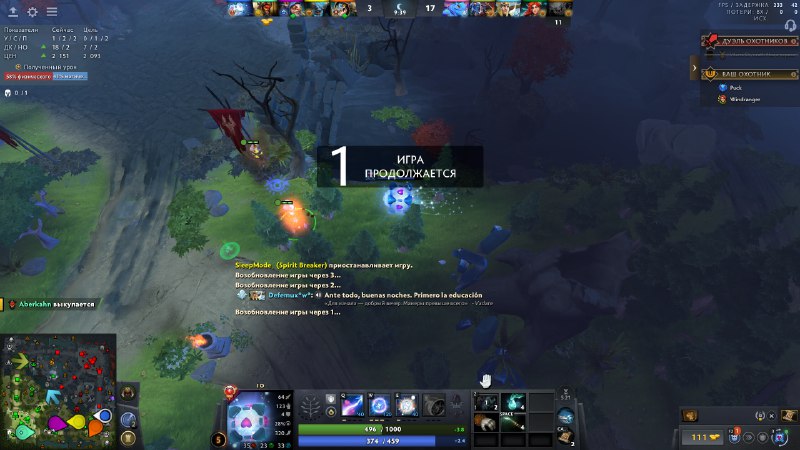Screen dimensions: 800x450
Task: Activate the Spirits ability (W)
Action: point(380,405)
